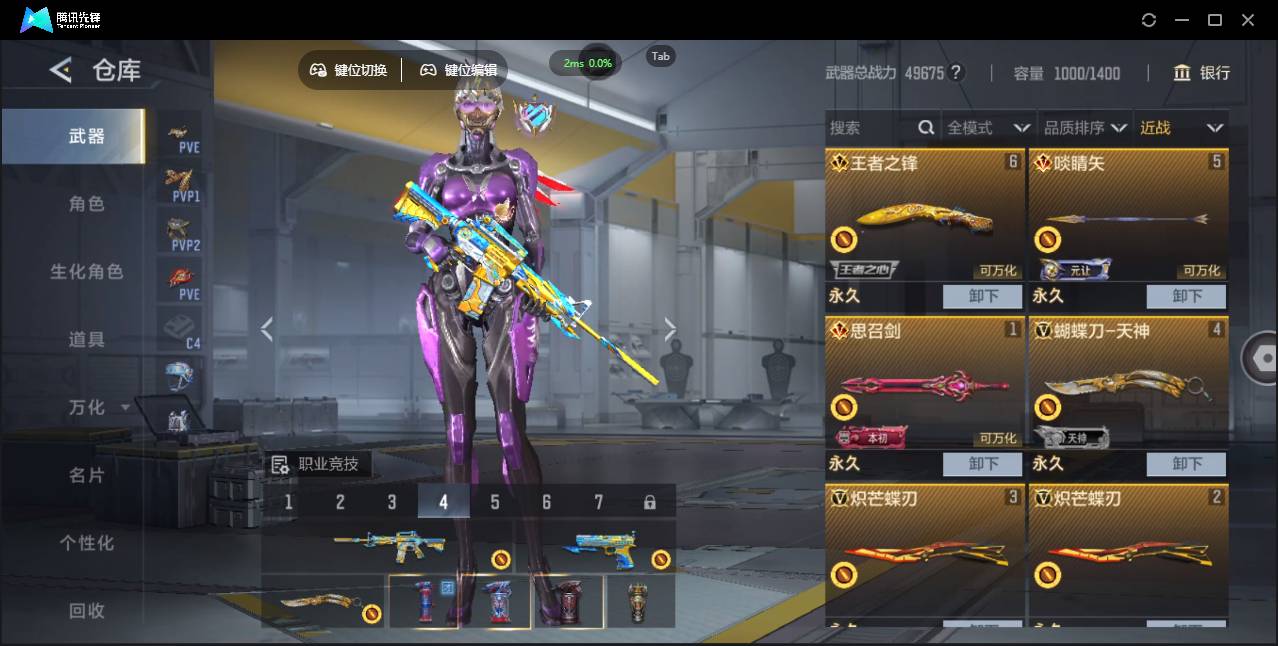Open the 近战 melee type dropdown

(x=1181, y=128)
